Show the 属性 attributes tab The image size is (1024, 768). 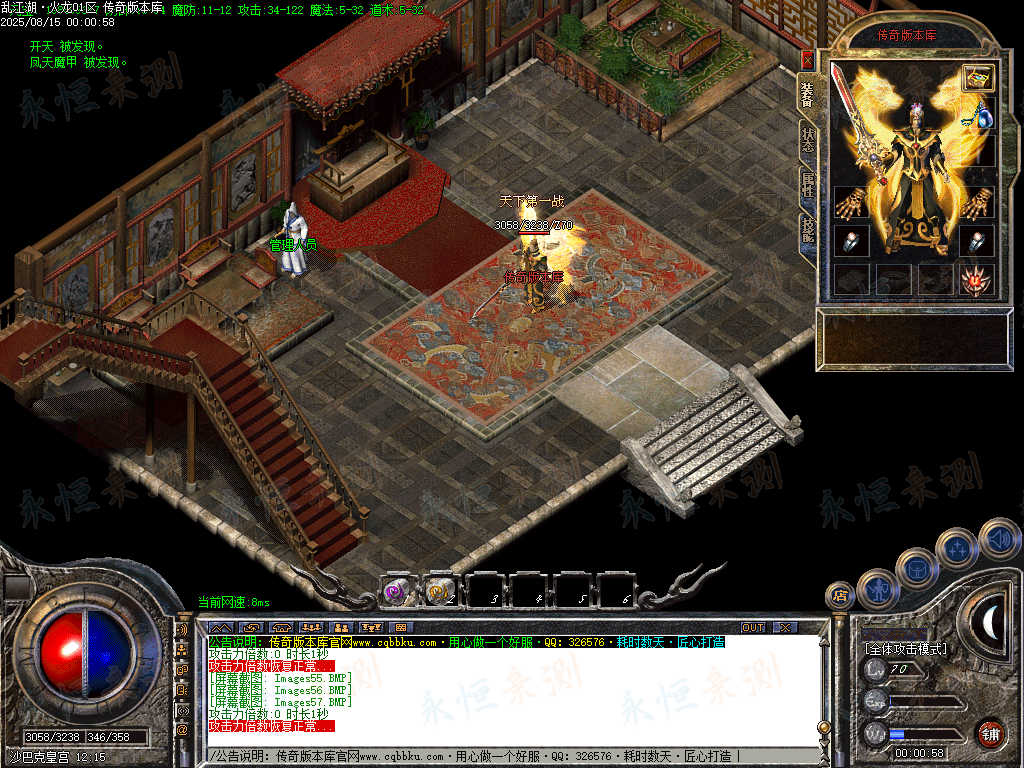(807, 184)
